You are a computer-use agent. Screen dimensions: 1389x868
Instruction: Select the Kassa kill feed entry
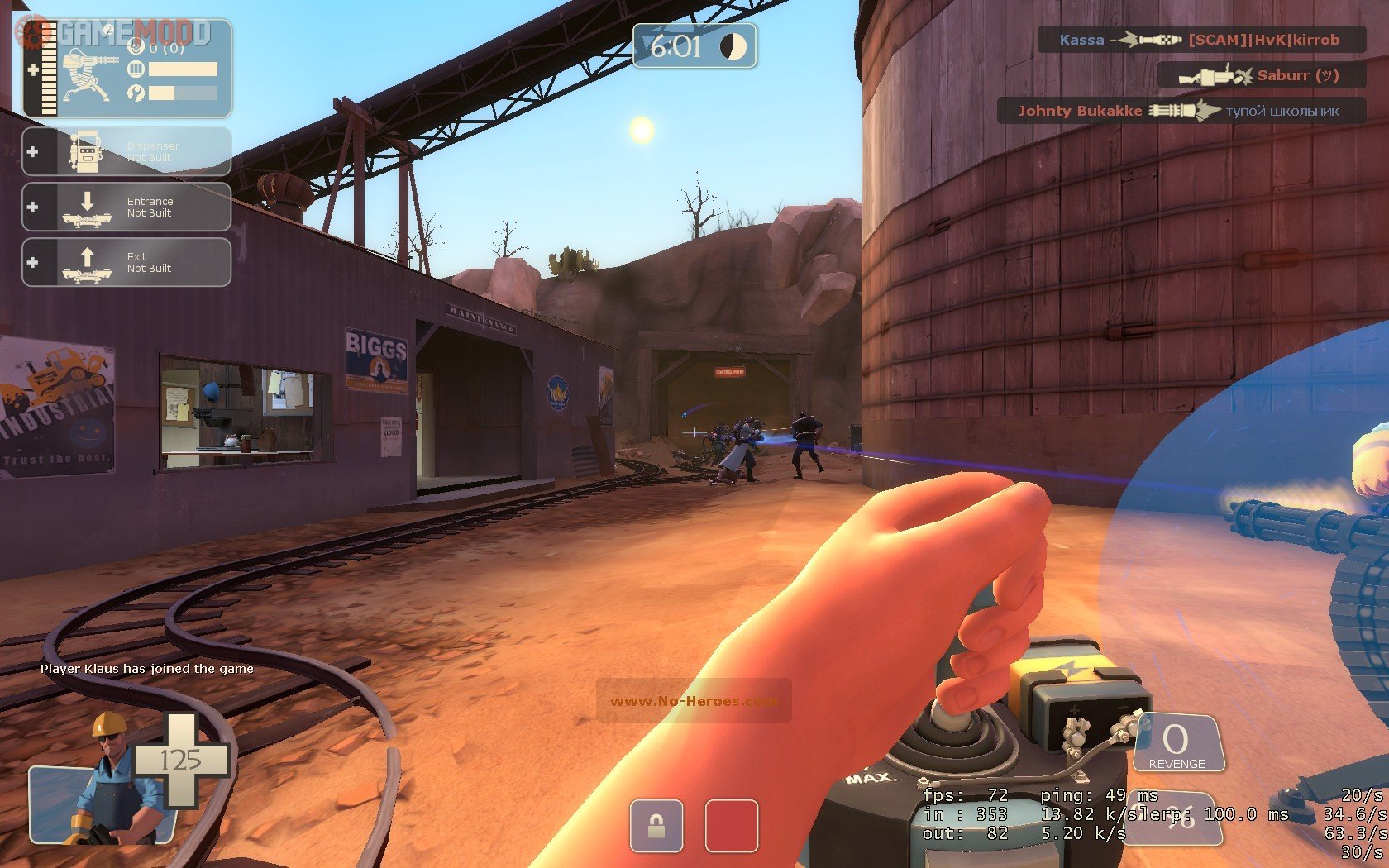[1200, 40]
